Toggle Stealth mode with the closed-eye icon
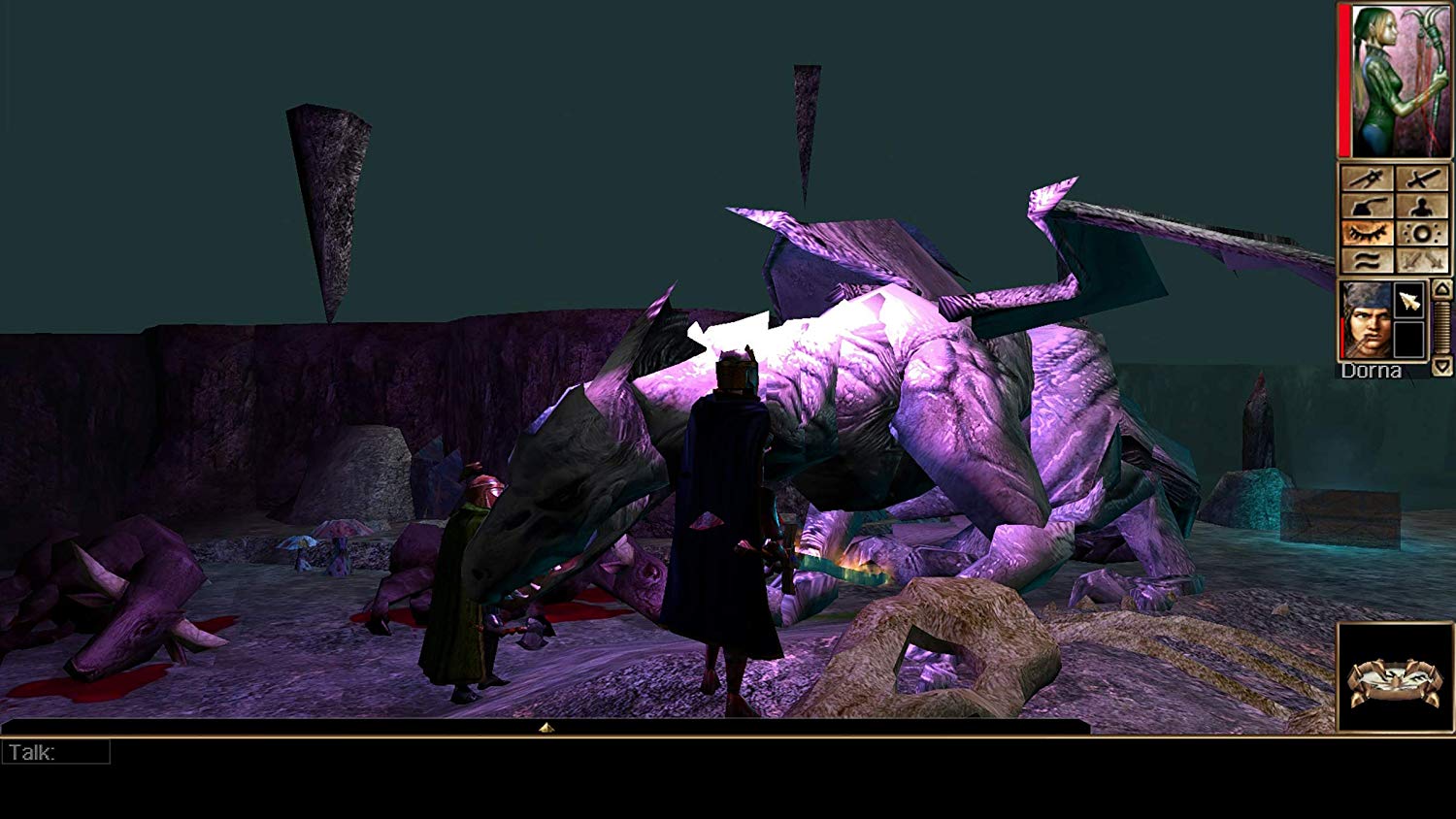The height and width of the screenshot is (819, 1456). (1367, 233)
